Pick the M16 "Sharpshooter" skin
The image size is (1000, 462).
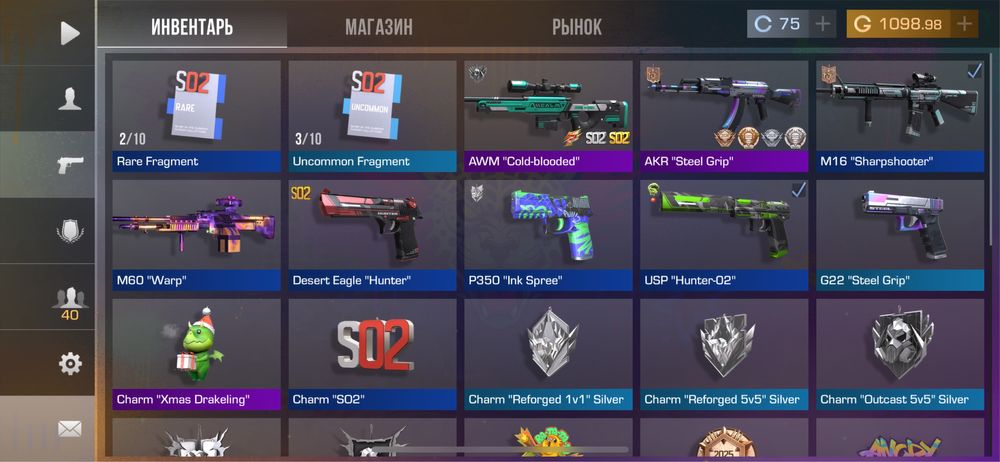pos(900,115)
